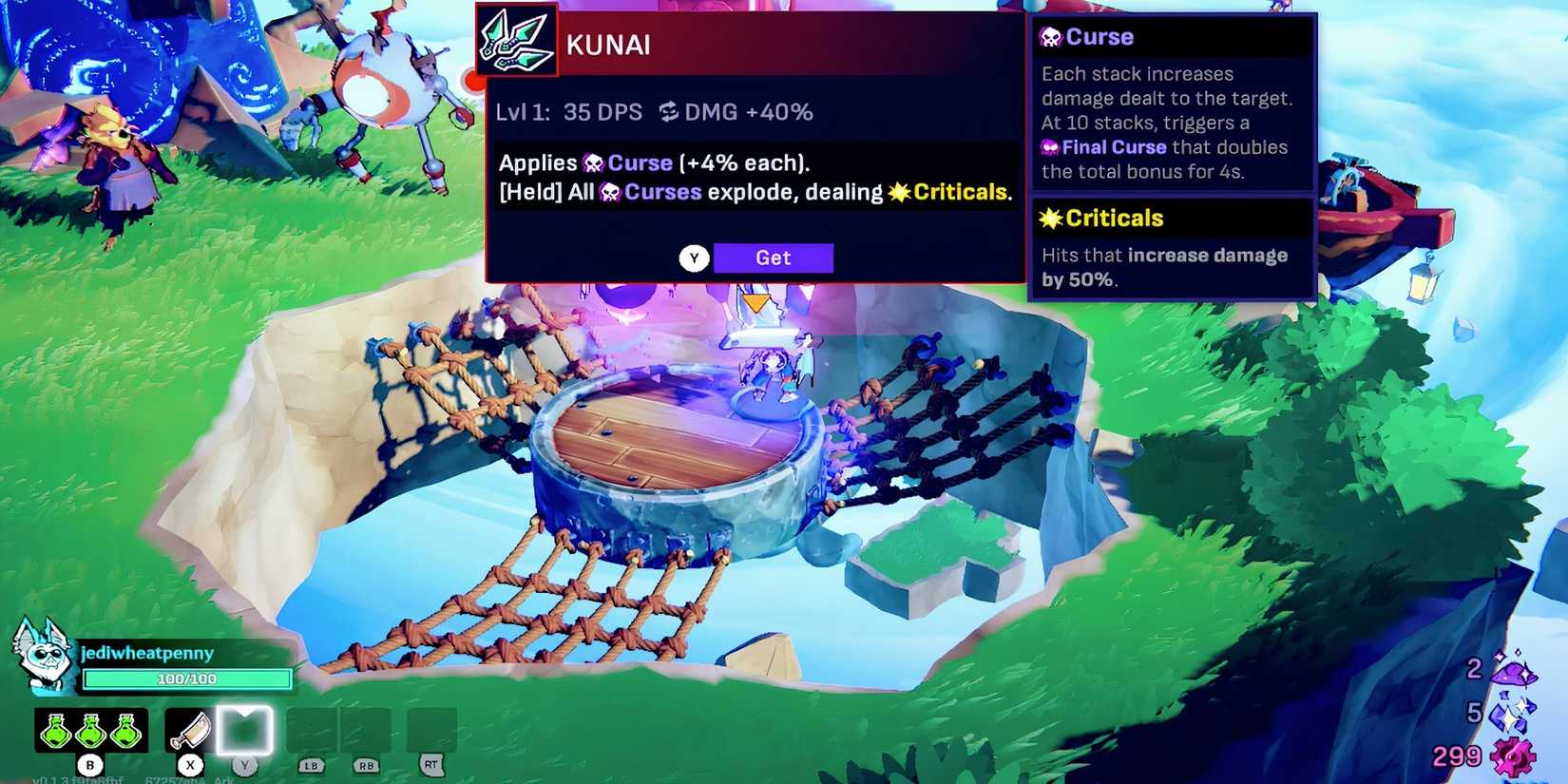The image size is (1568, 784).
Task: Click the RT hotbar slot
Action: coord(432,730)
